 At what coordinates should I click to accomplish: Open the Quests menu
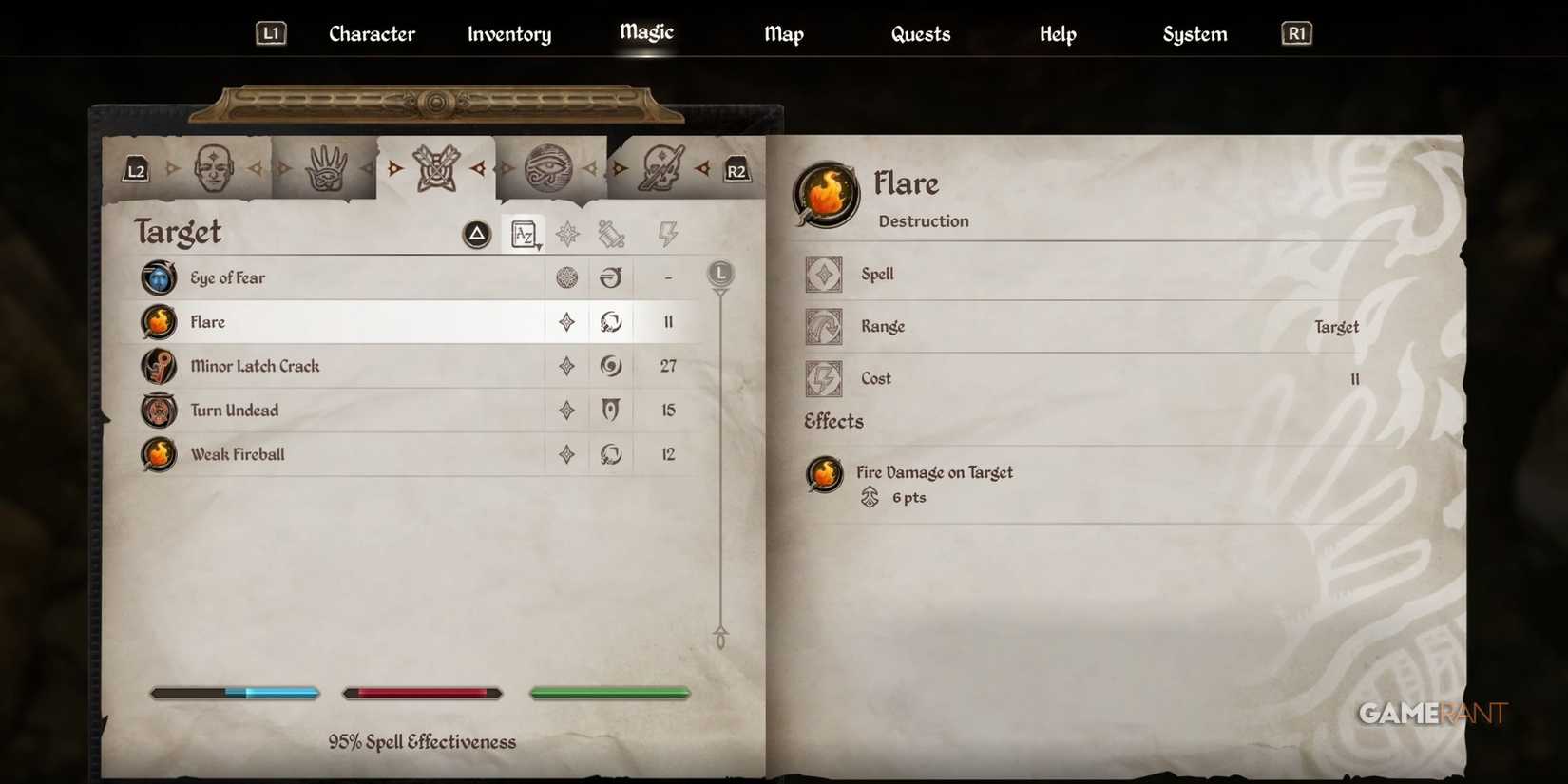click(x=920, y=33)
